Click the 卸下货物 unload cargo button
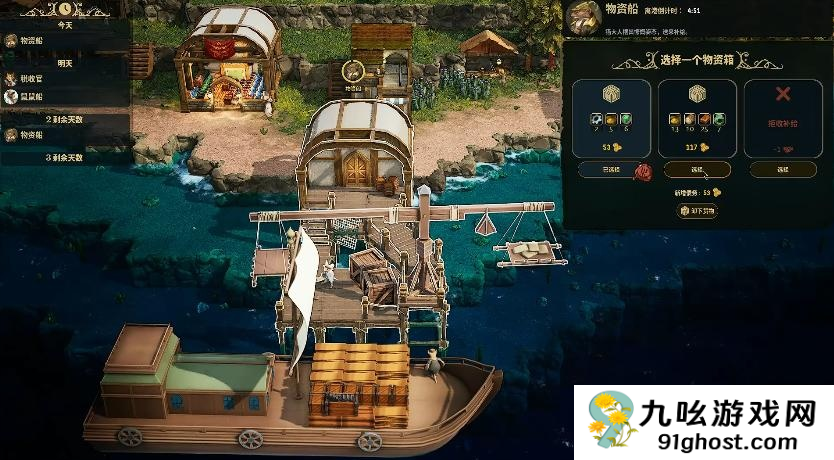This screenshot has height=460, width=834. click(x=697, y=211)
